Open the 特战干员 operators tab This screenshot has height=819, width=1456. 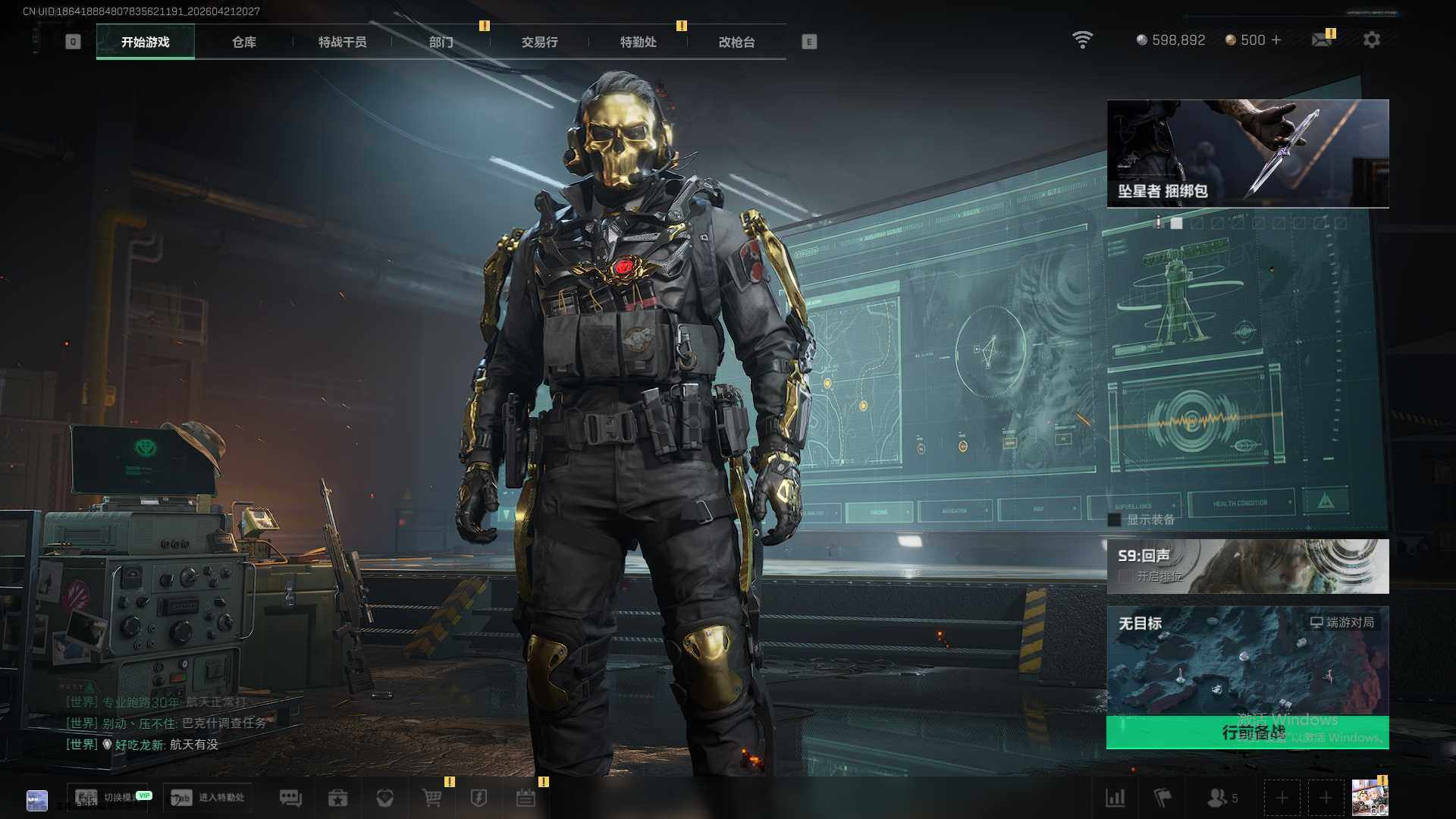pyautogui.click(x=342, y=42)
